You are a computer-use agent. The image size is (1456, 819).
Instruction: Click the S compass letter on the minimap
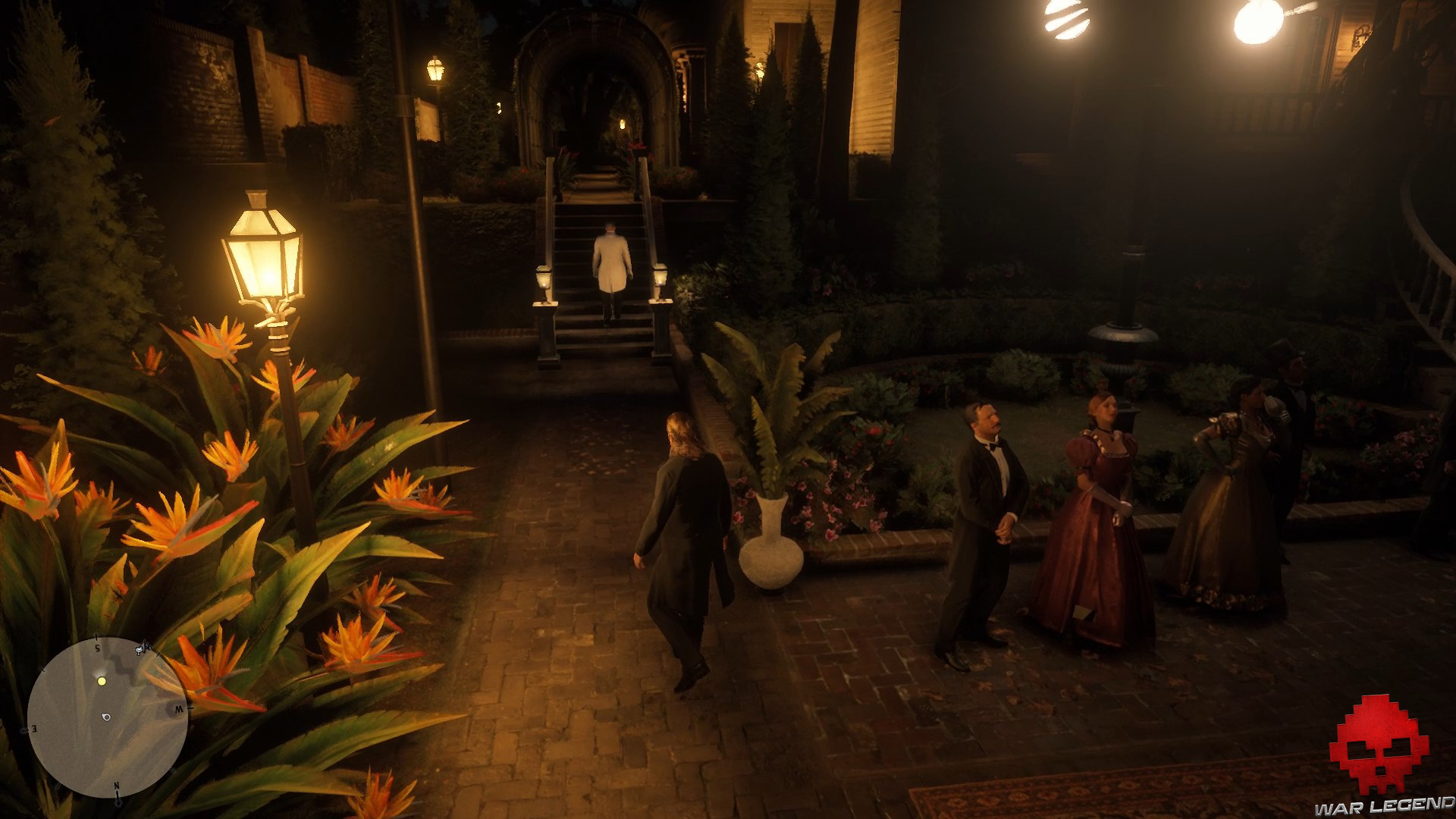pos(98,647)
